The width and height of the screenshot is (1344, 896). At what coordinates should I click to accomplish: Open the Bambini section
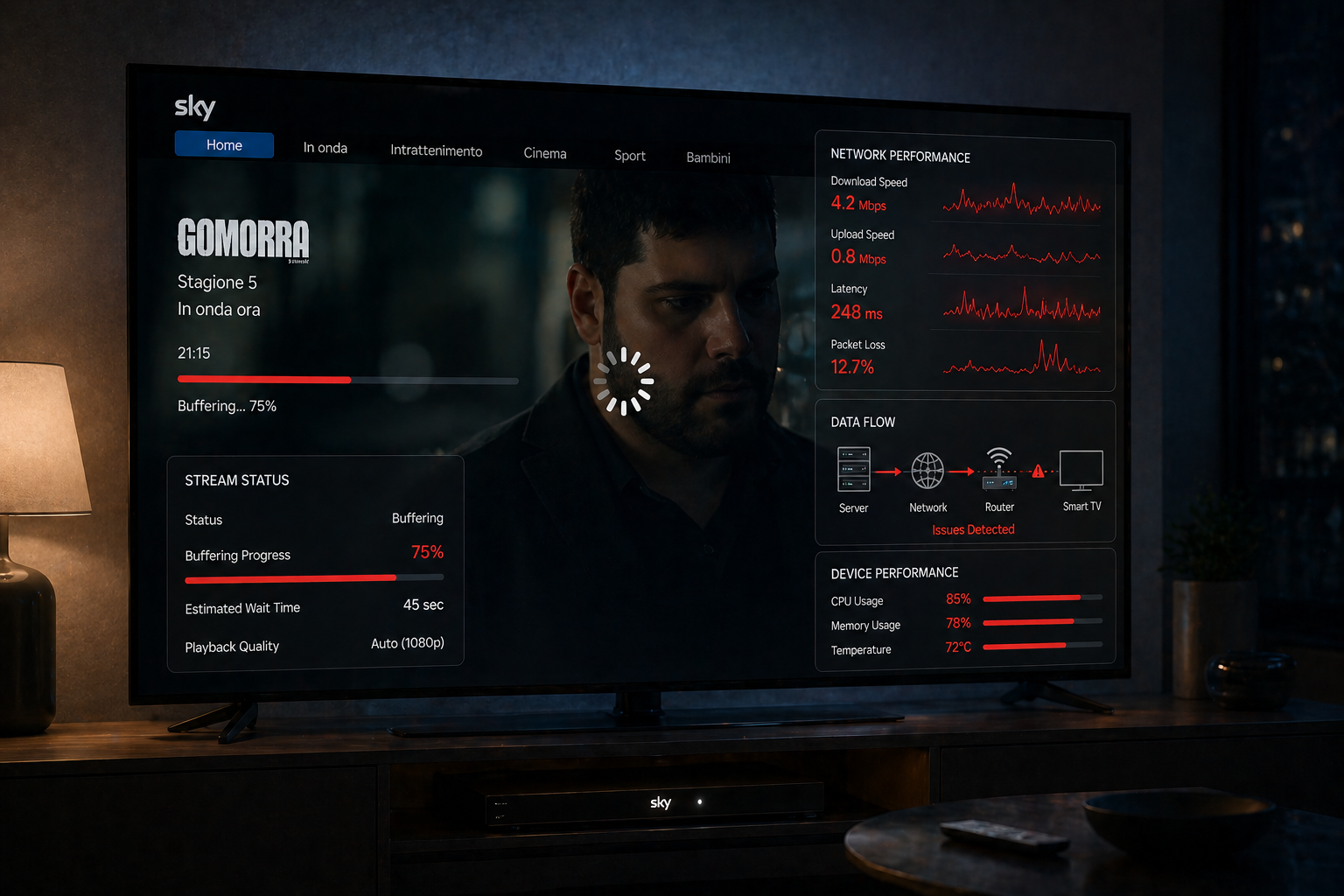(x=708, y=158)
